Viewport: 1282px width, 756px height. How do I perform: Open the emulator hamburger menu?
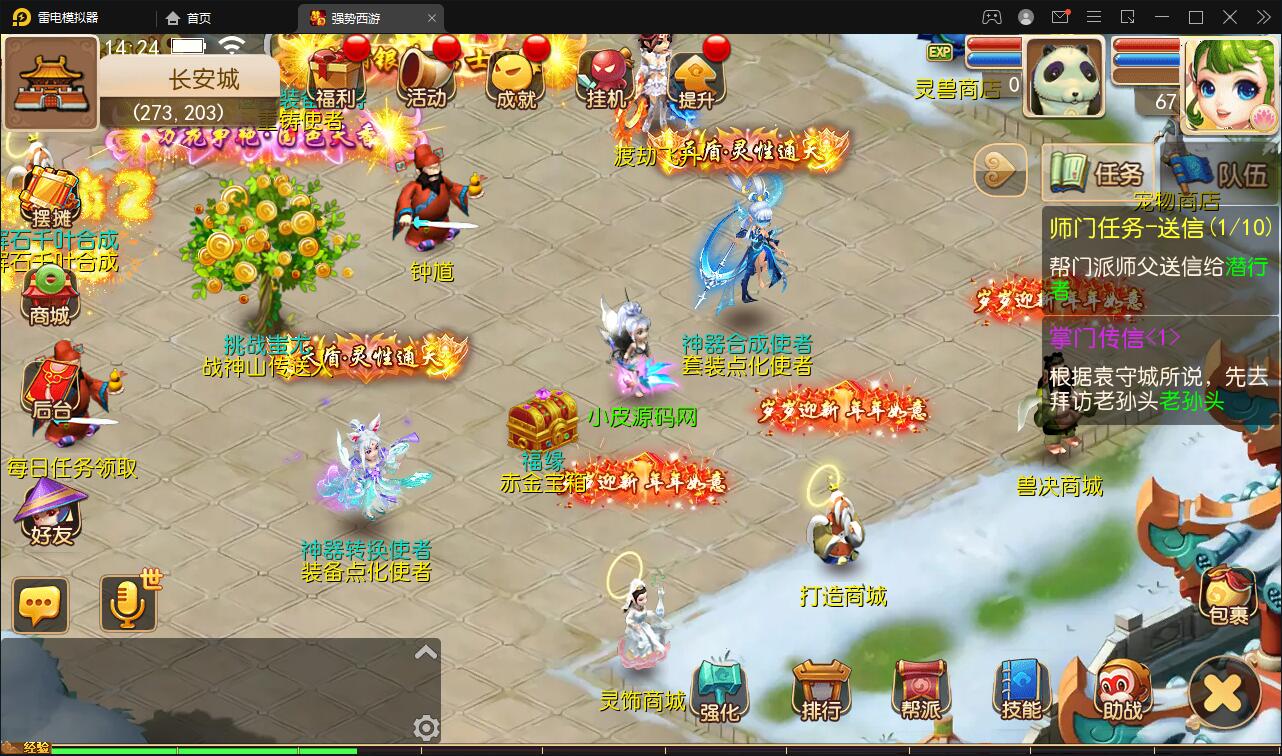click(x=1094, y=16)
